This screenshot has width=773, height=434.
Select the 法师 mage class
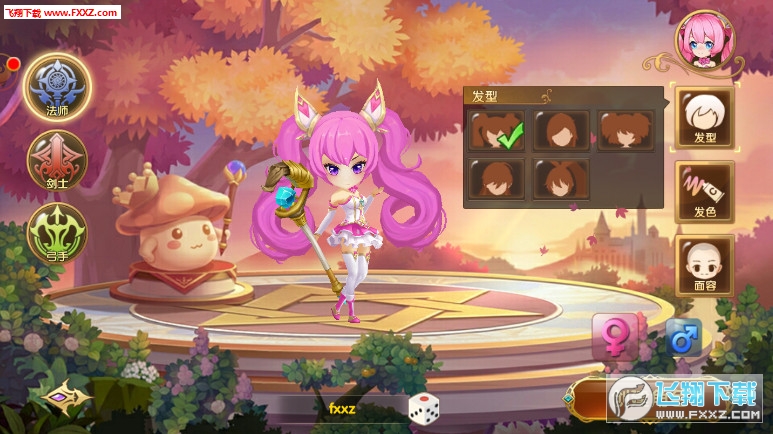point(57,87)
